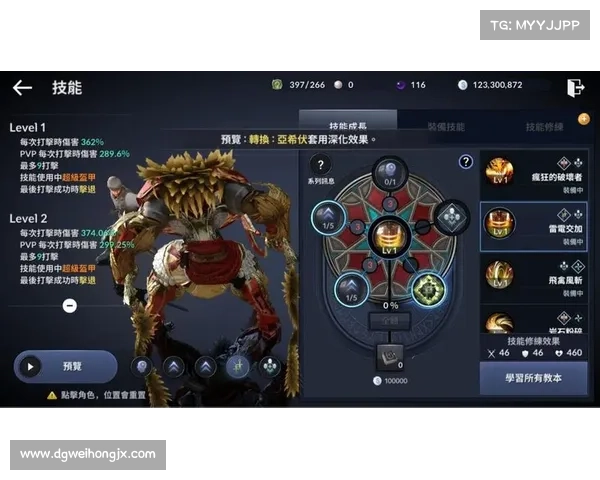Collapse the level details with minus button
600x480 pixels.
(69, 306)
